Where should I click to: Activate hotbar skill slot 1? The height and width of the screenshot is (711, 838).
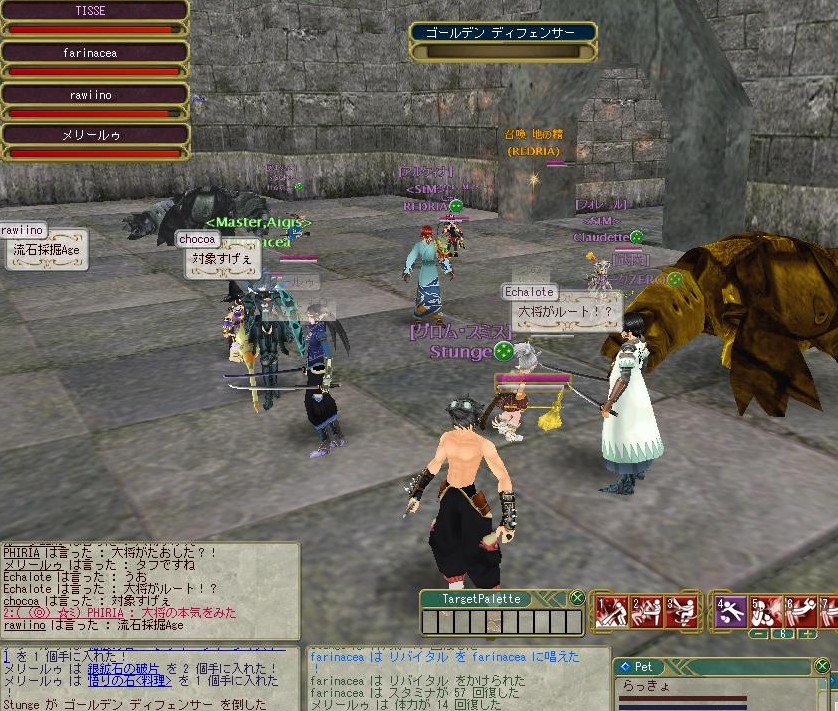pos(611,612)
